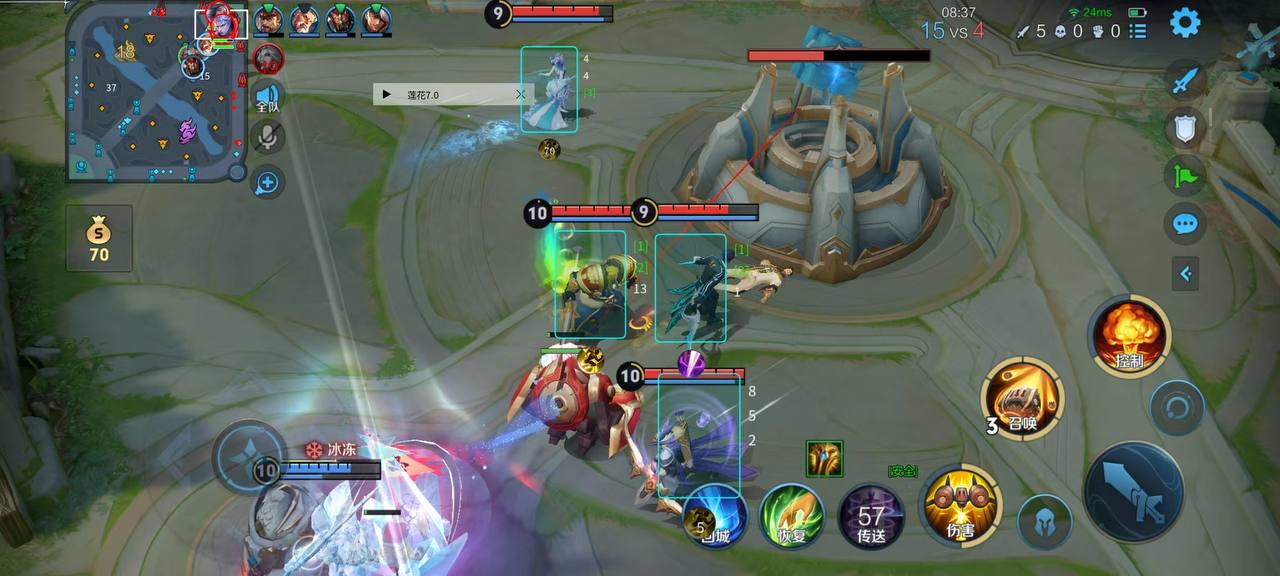Screen dimensions: 1280x576
Task: Activate the 恢复 heal spell
Action: point(791,516)
